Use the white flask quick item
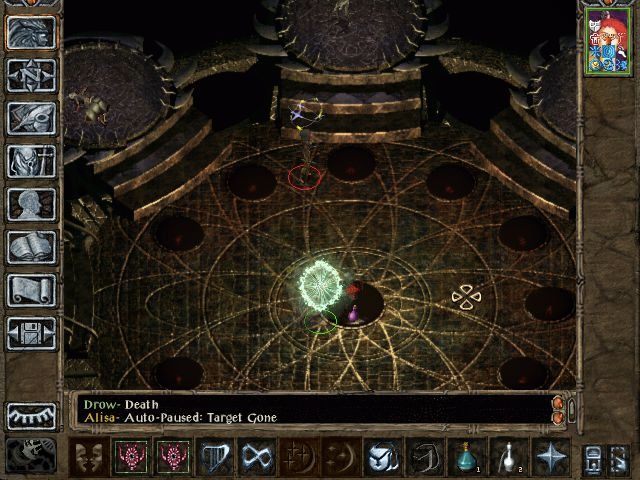 tap(508, 457)
